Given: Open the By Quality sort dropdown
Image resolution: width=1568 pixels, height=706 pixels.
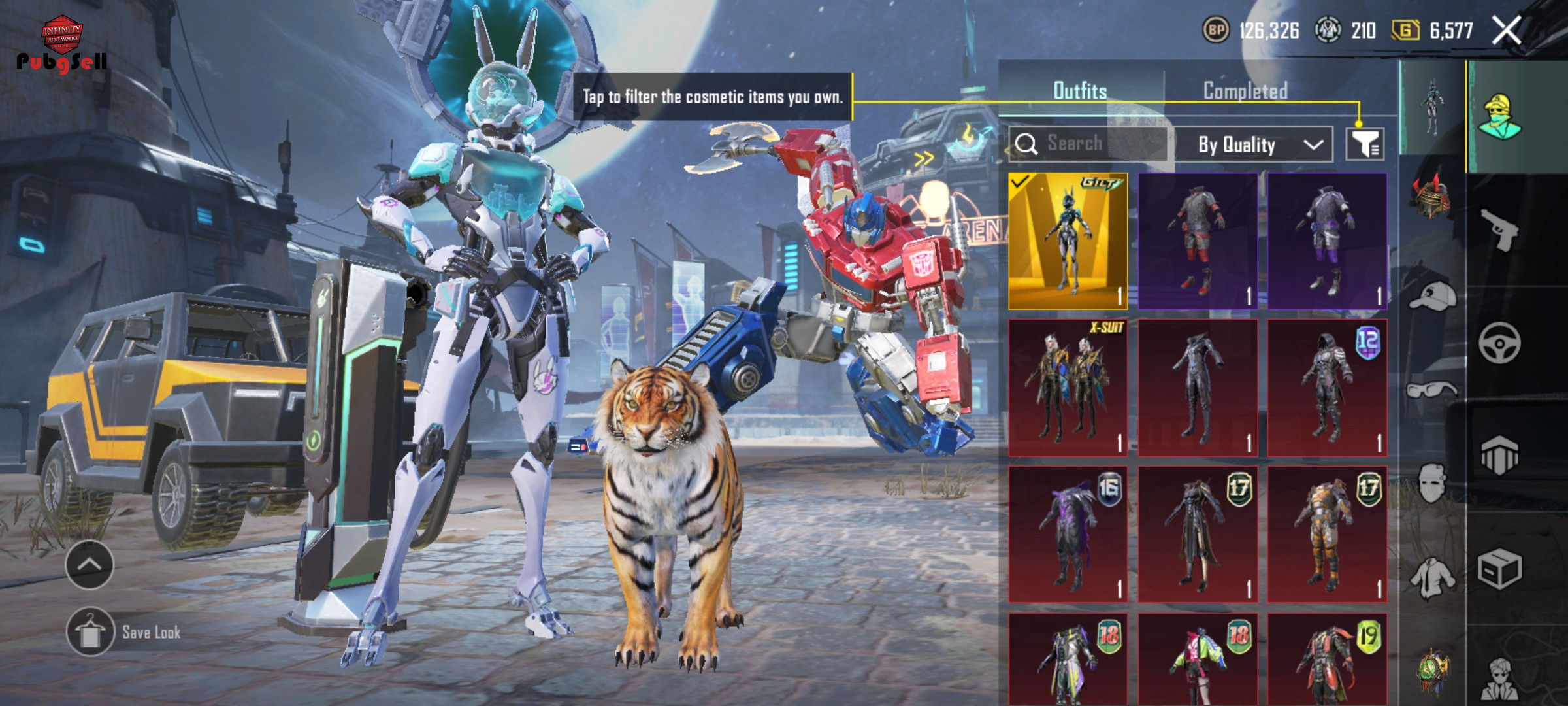Looking at the screenshot, I should 1253,144.
